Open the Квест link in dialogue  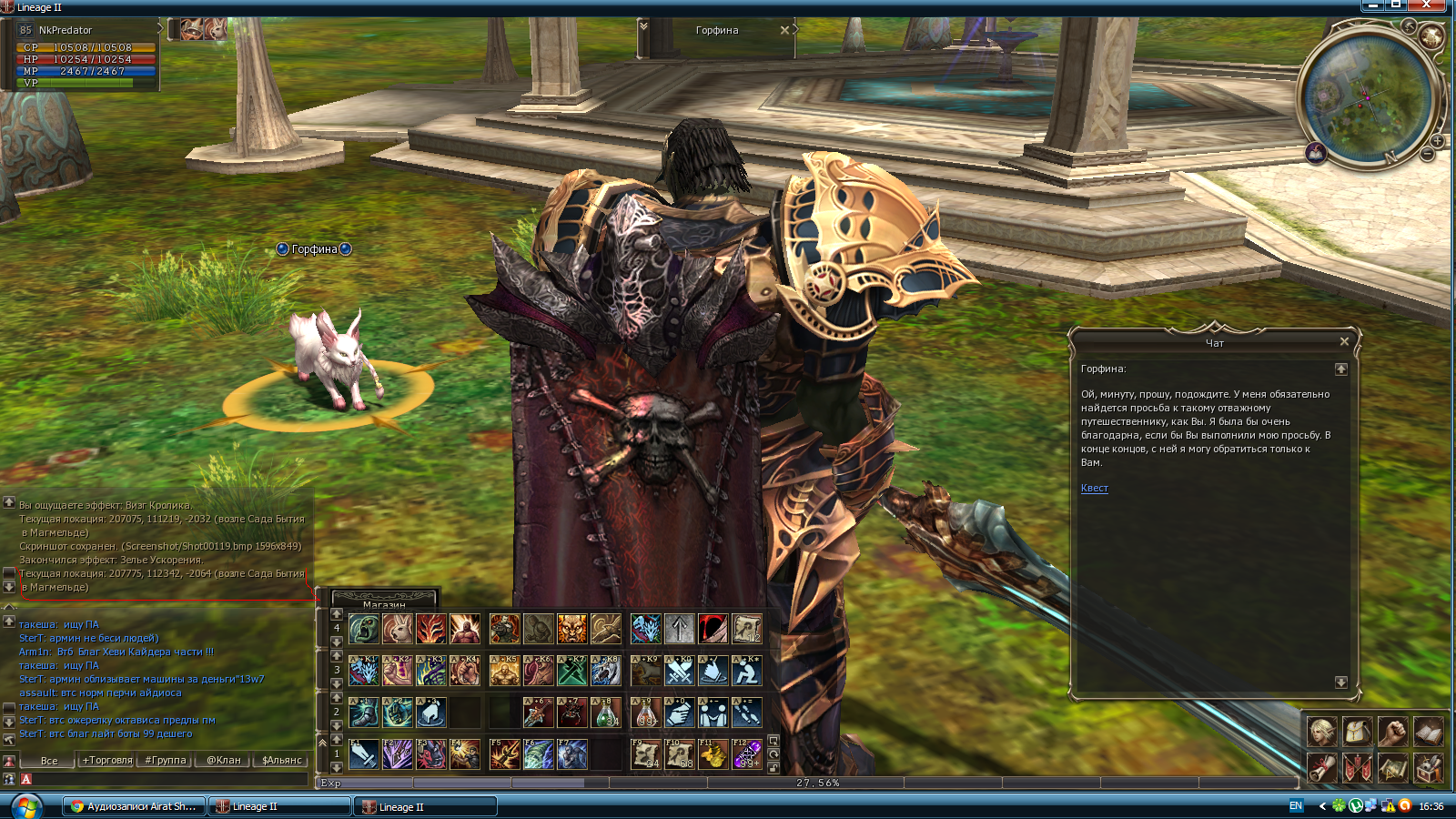1094,489
